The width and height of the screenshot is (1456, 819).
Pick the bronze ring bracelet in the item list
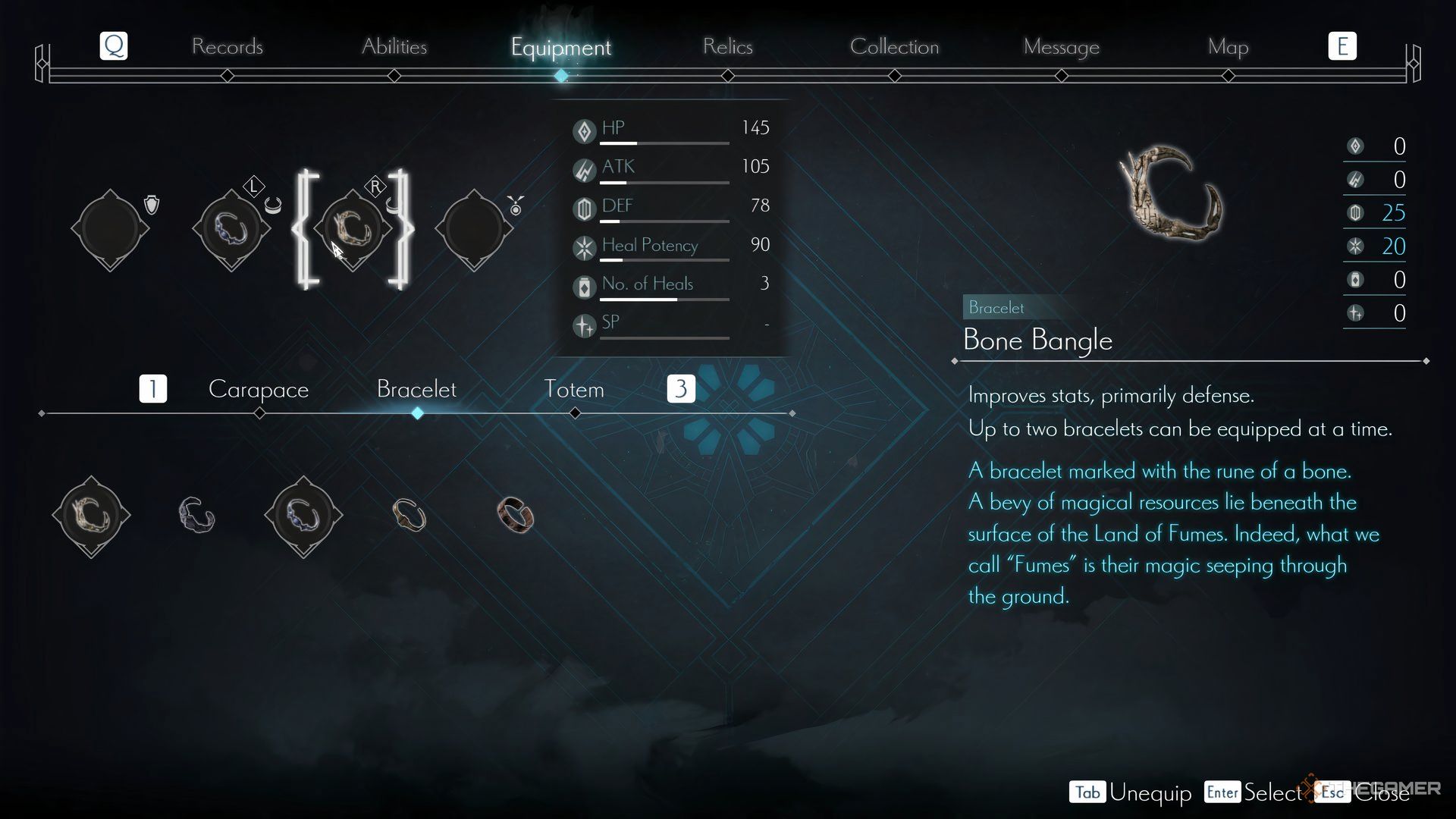coord(409,516)
